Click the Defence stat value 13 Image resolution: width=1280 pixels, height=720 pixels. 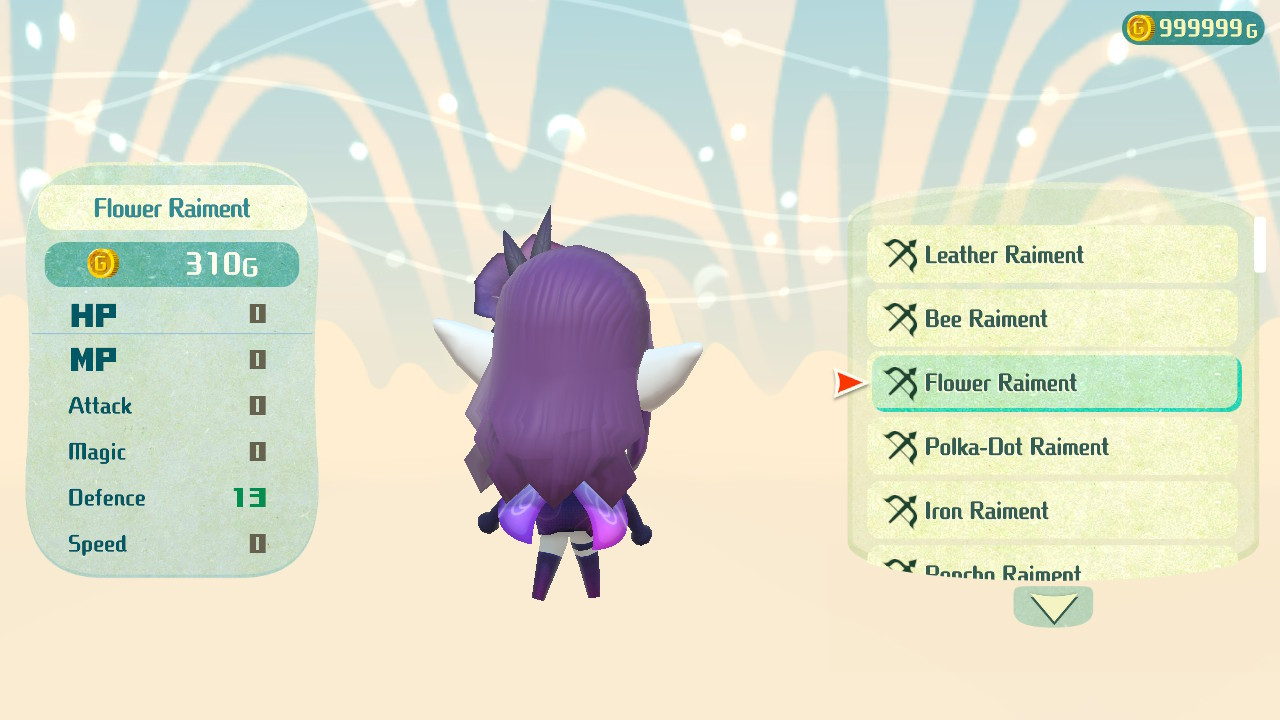250,498
